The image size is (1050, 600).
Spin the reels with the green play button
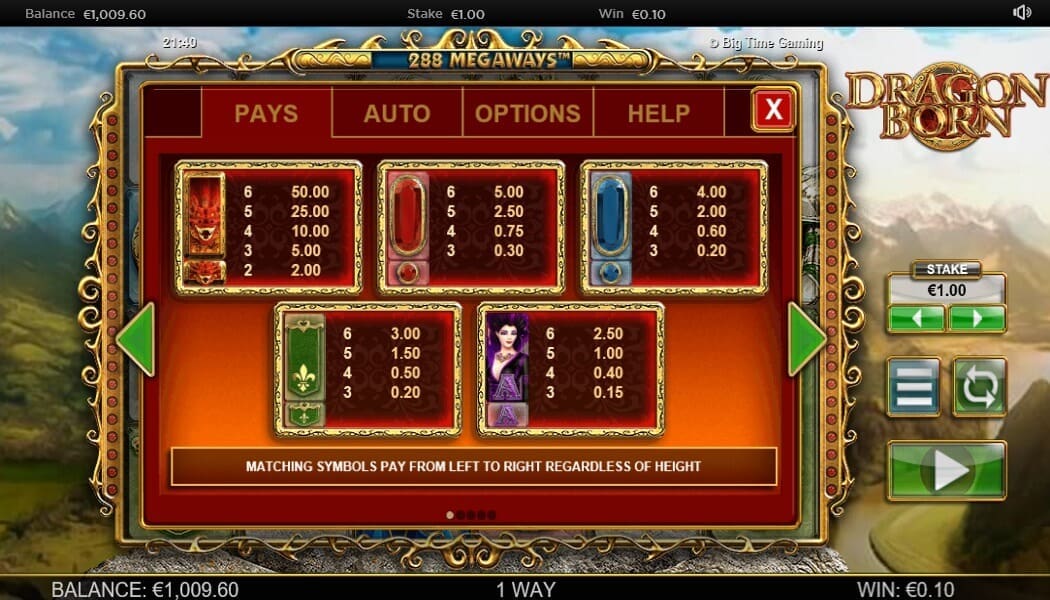(946, 470)
